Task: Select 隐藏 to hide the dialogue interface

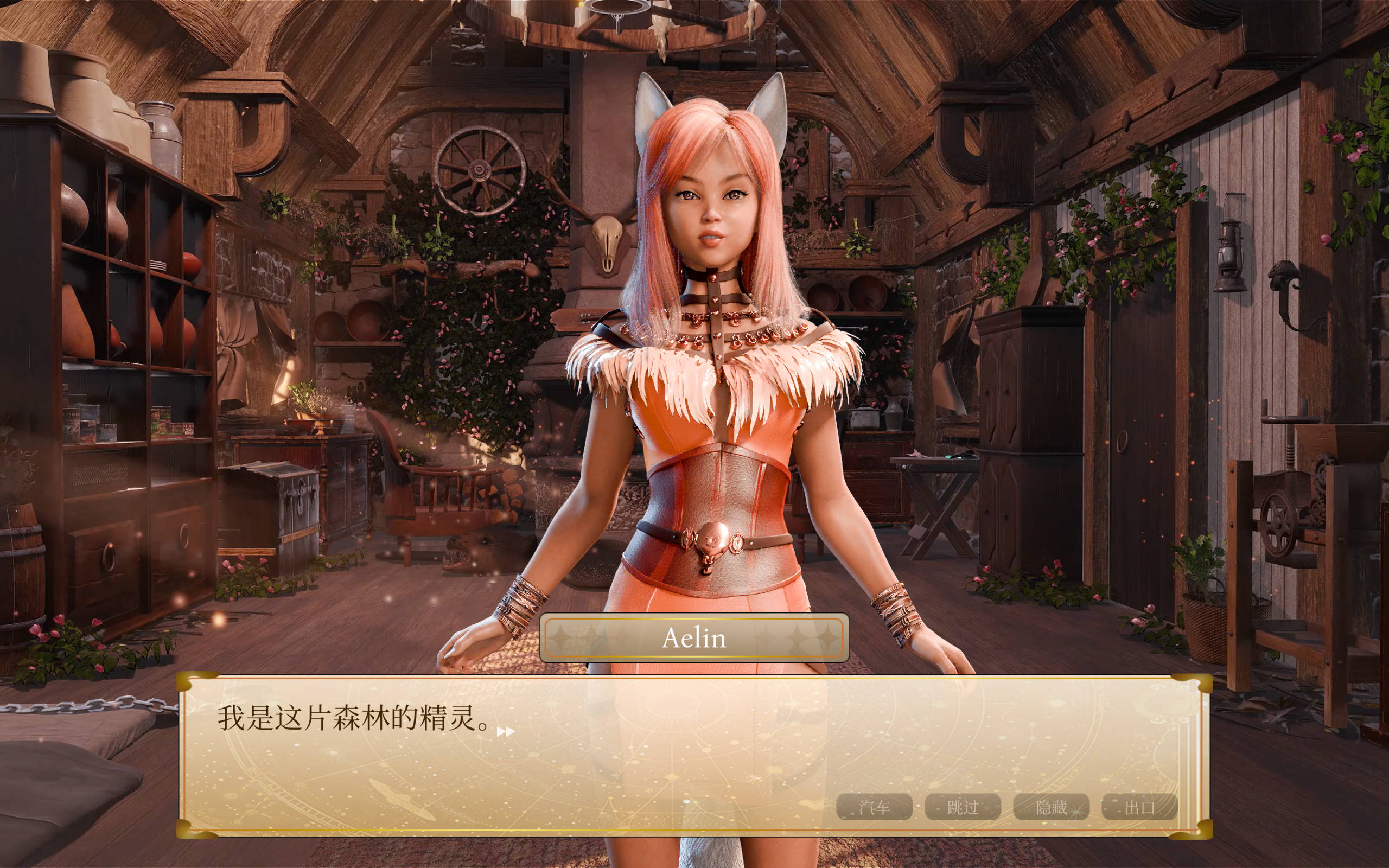Action: (1052, 806)
